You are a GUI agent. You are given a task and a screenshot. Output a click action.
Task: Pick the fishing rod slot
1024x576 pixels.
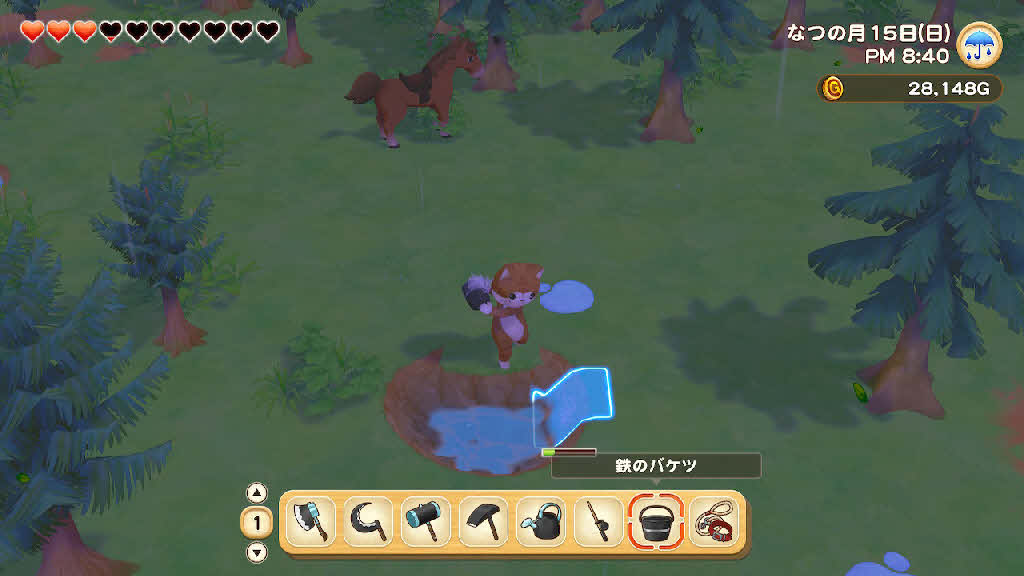(599, 521)
